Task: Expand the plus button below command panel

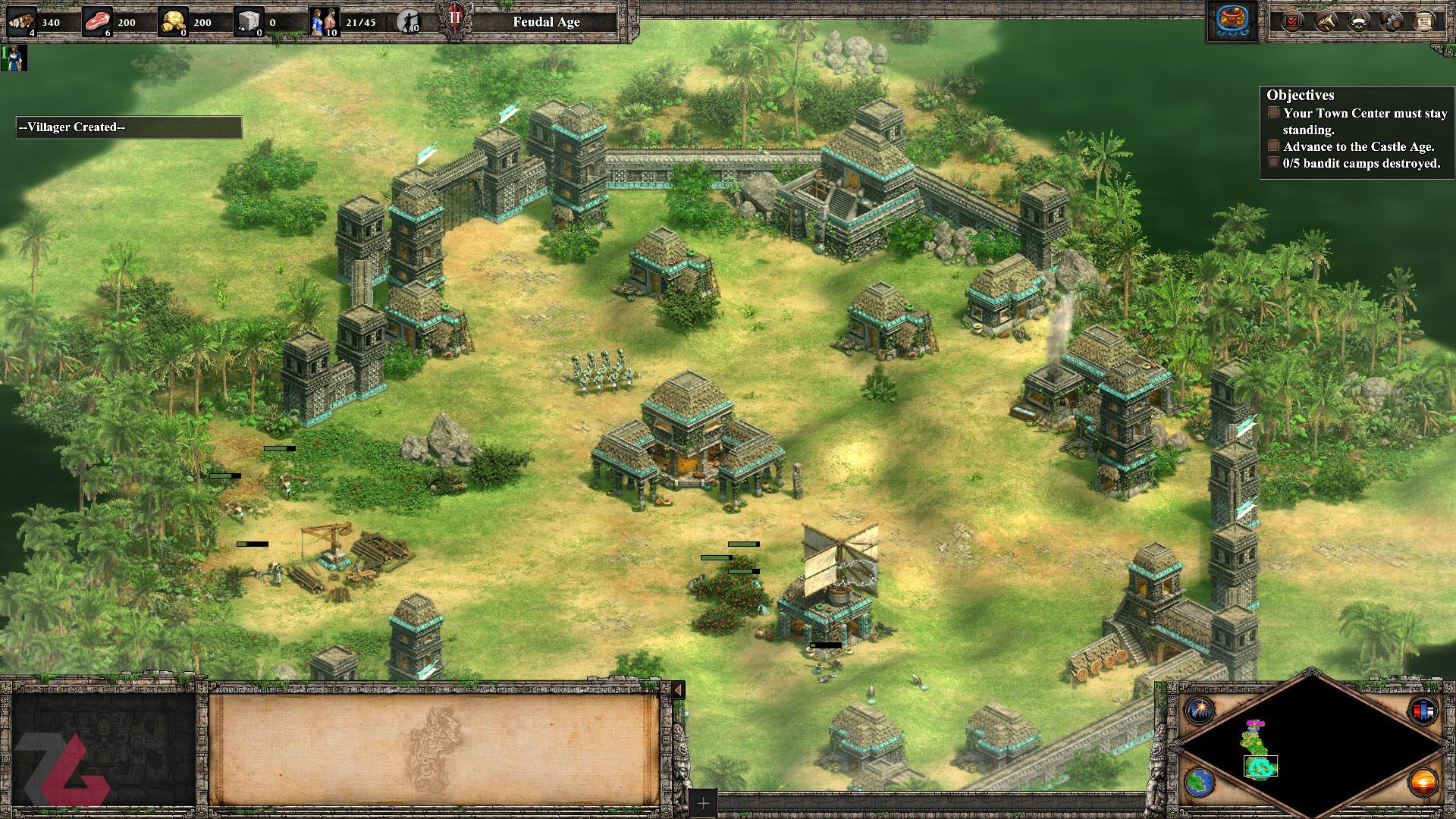Action: [x=703, y=803]
